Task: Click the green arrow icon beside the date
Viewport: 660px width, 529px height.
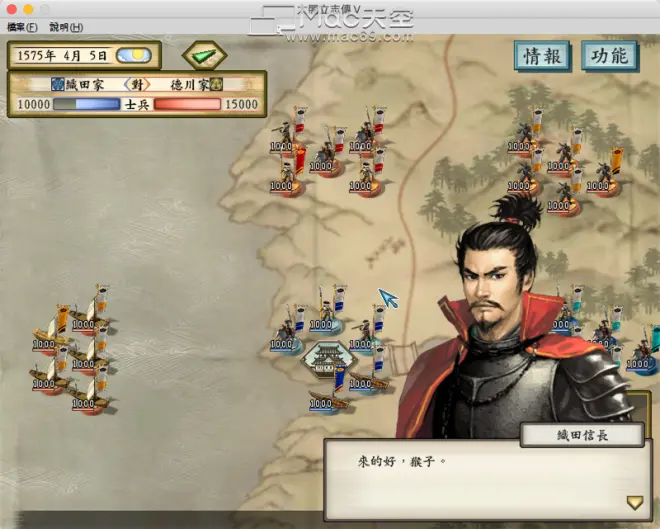Action: (x=205, y=54)
